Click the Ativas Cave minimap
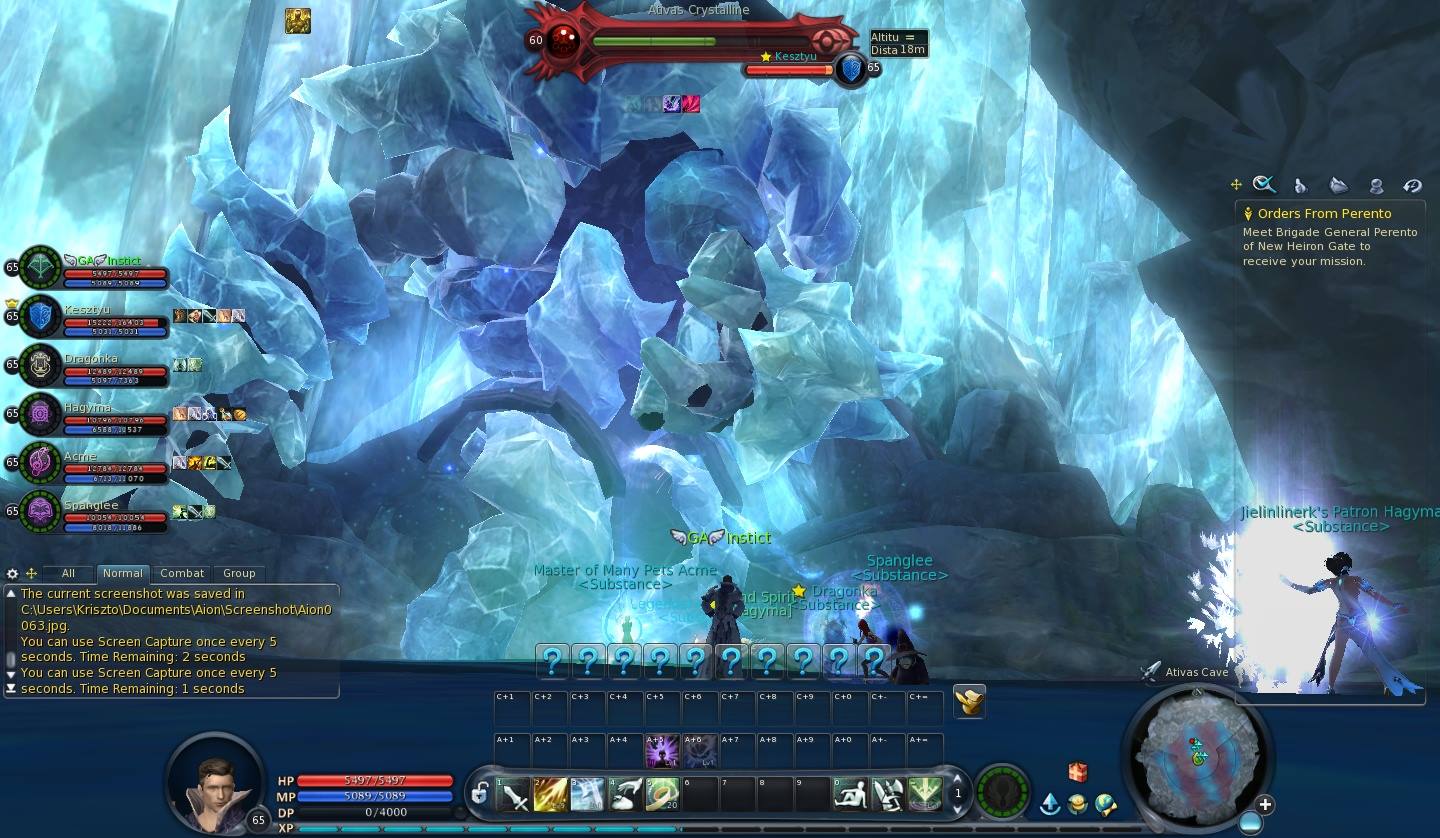This screenshot has height=838, width=1440. click(x=1197, y=753)
